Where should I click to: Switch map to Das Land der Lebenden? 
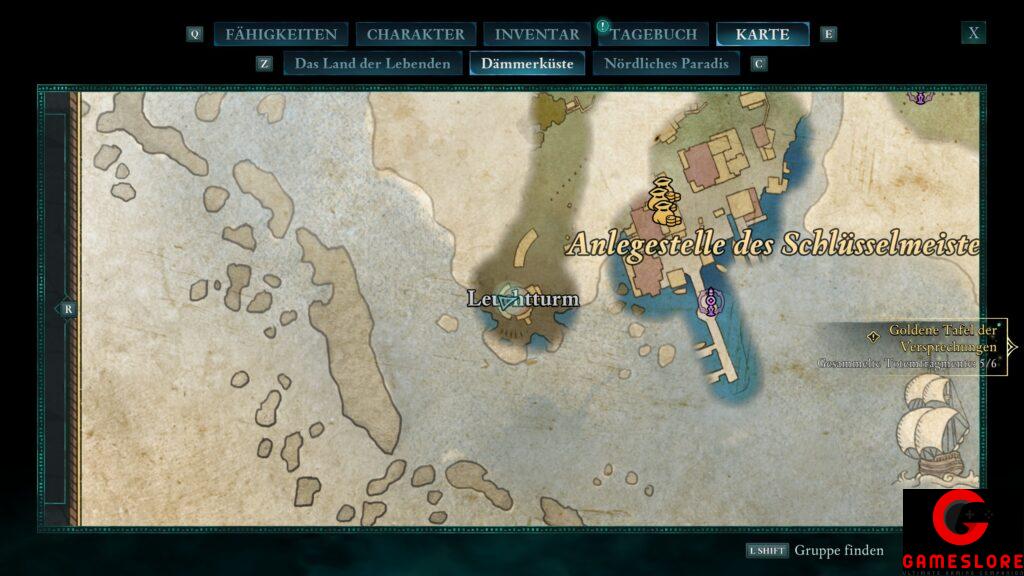(372, 64)
